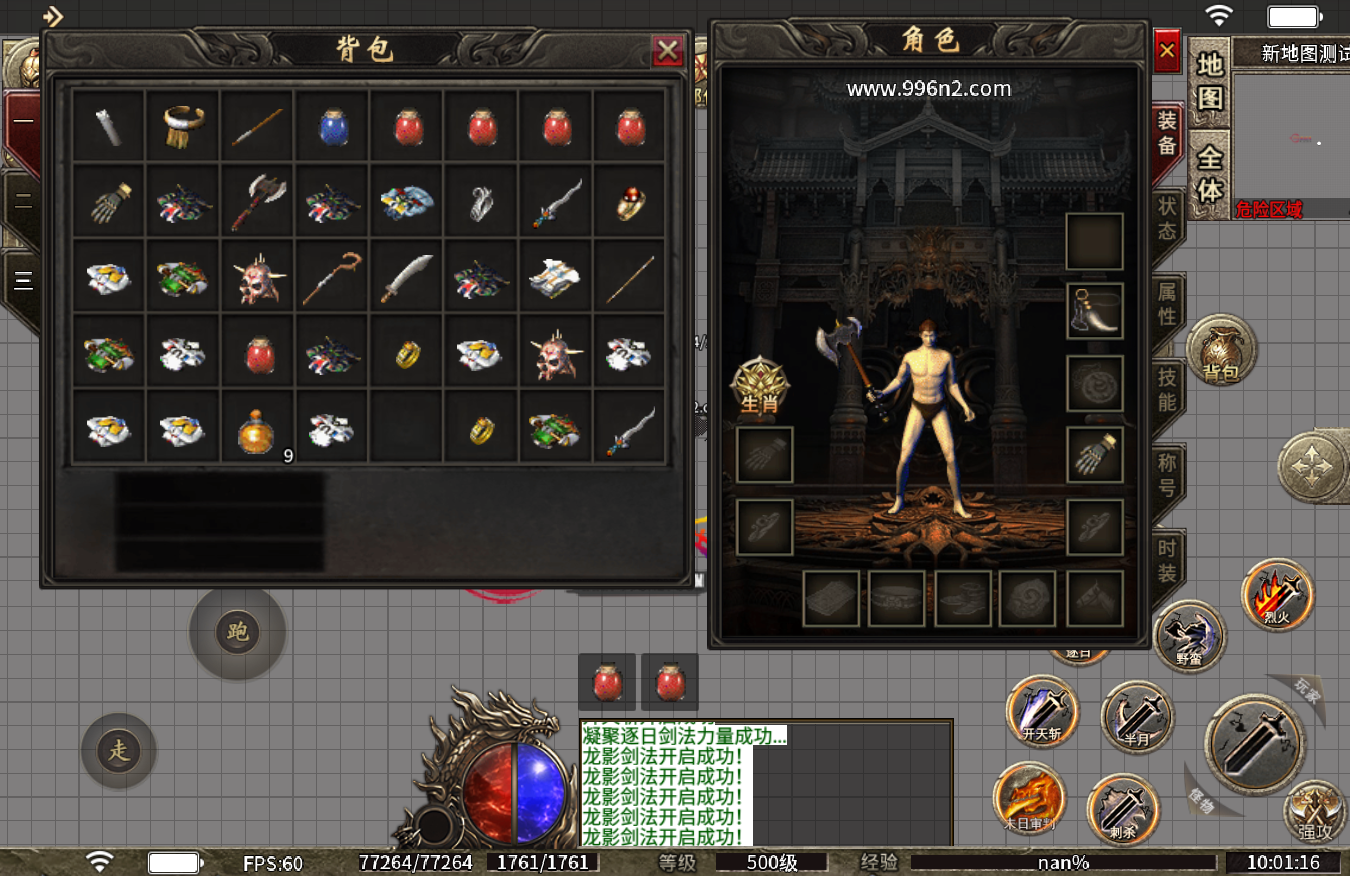Select the curved broad saber item
1350x876 pixels.
coord(406,278)
